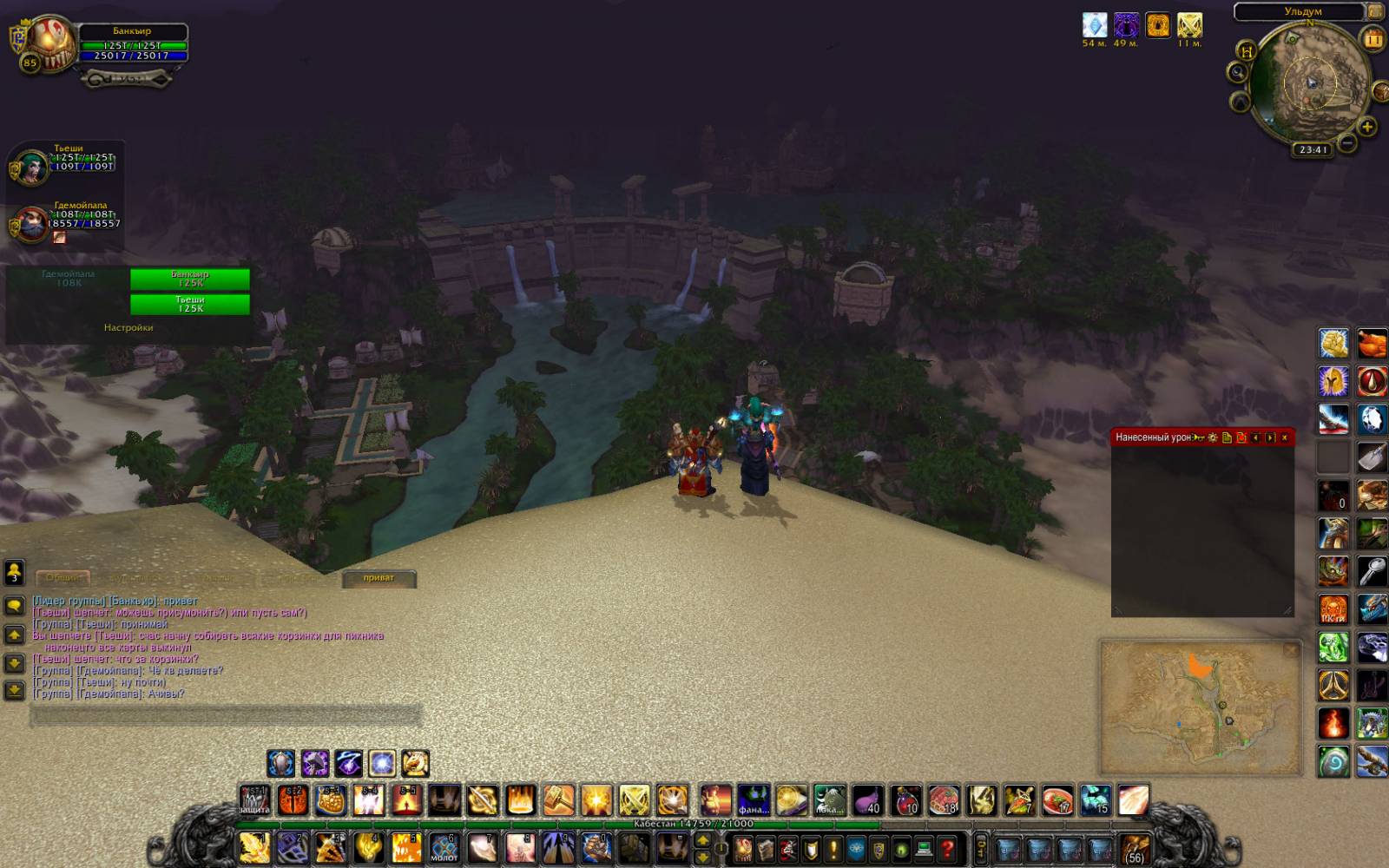Open the main backpack showing (56)
The image size is (1389, 868).
tap(1135, 848)
